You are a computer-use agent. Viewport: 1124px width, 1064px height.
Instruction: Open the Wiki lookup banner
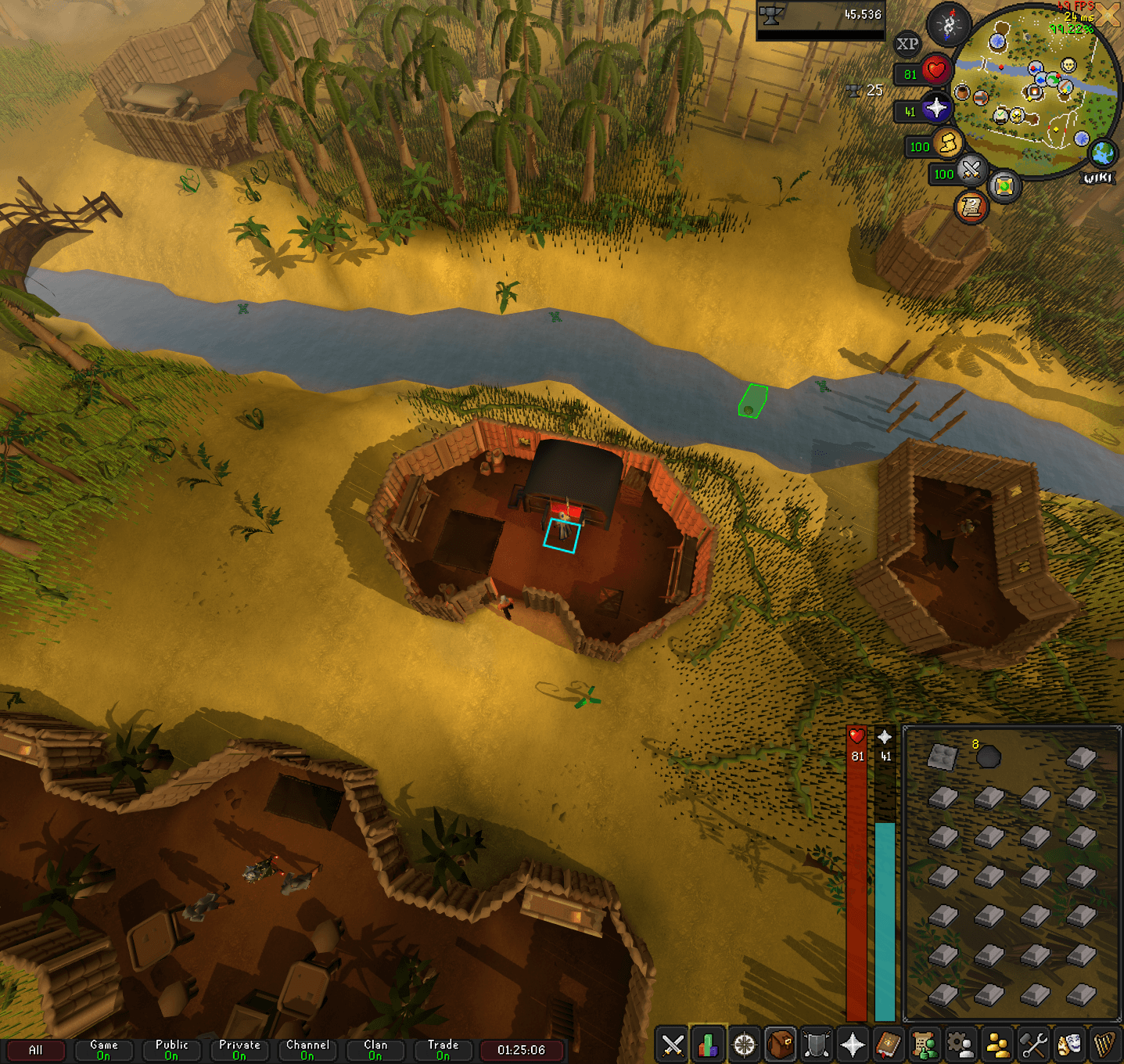click(x=1098, y=178)
